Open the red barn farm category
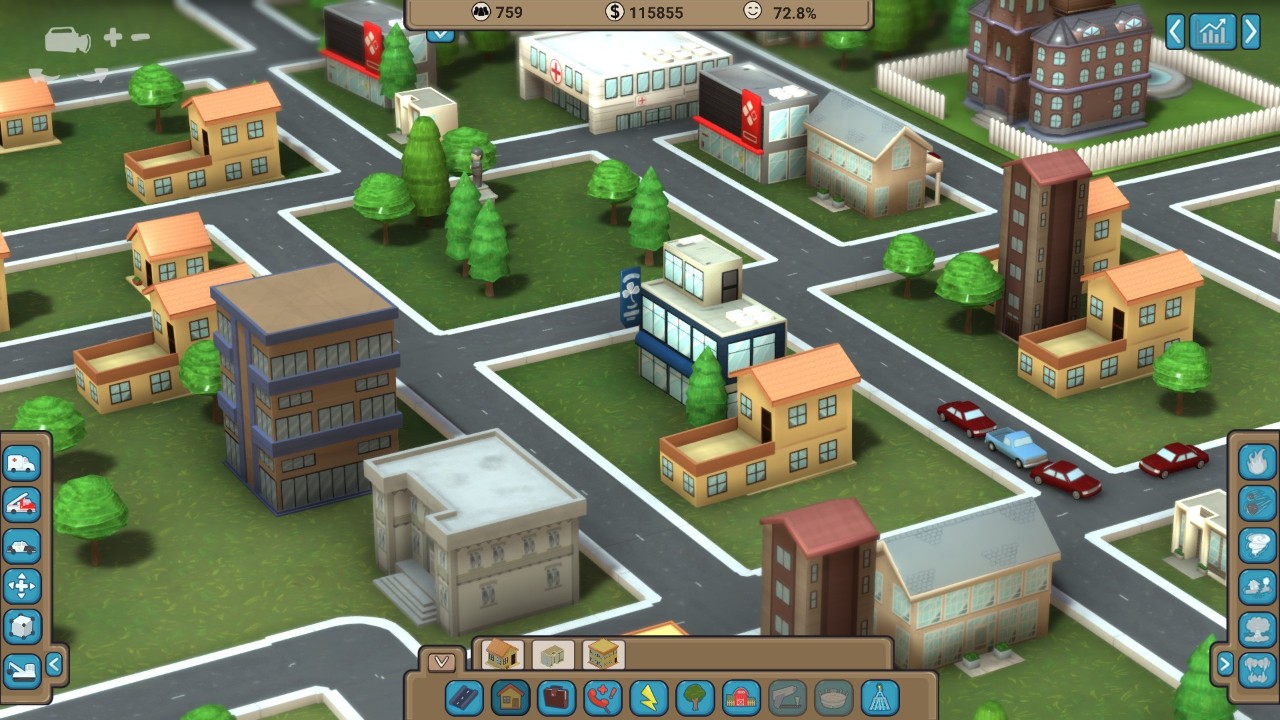1280x720 pixels. (x=742, y=697)
